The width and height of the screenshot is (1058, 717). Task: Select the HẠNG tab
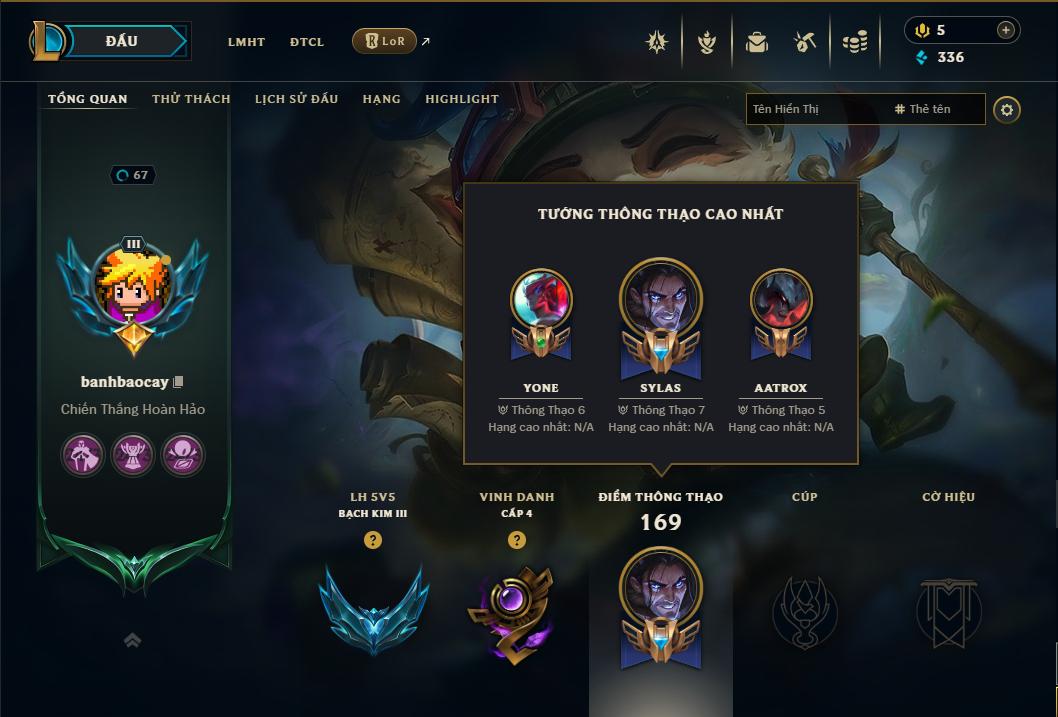pos(381,99)
